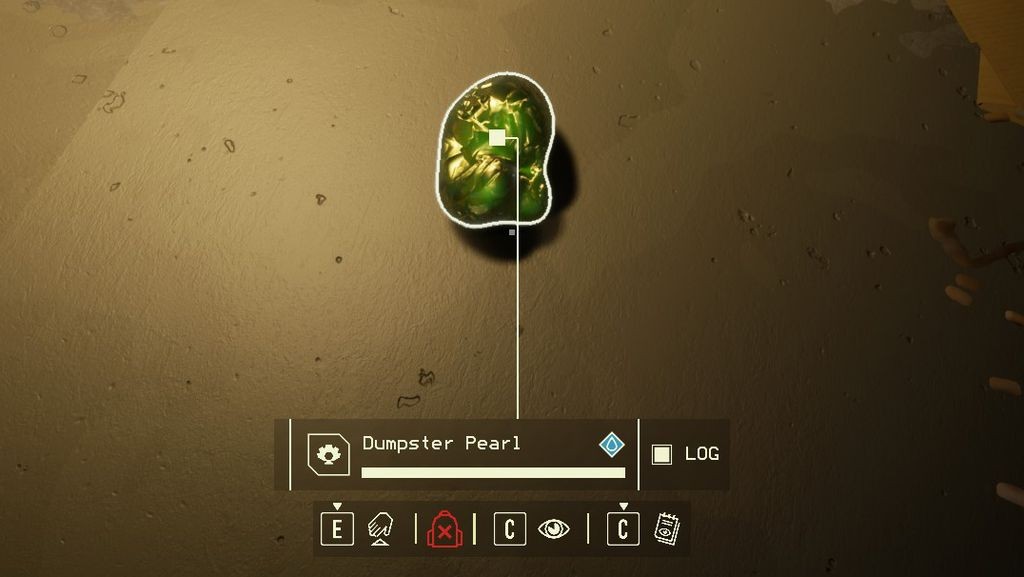Open the notepad journal icon

(x=666, y=528)
